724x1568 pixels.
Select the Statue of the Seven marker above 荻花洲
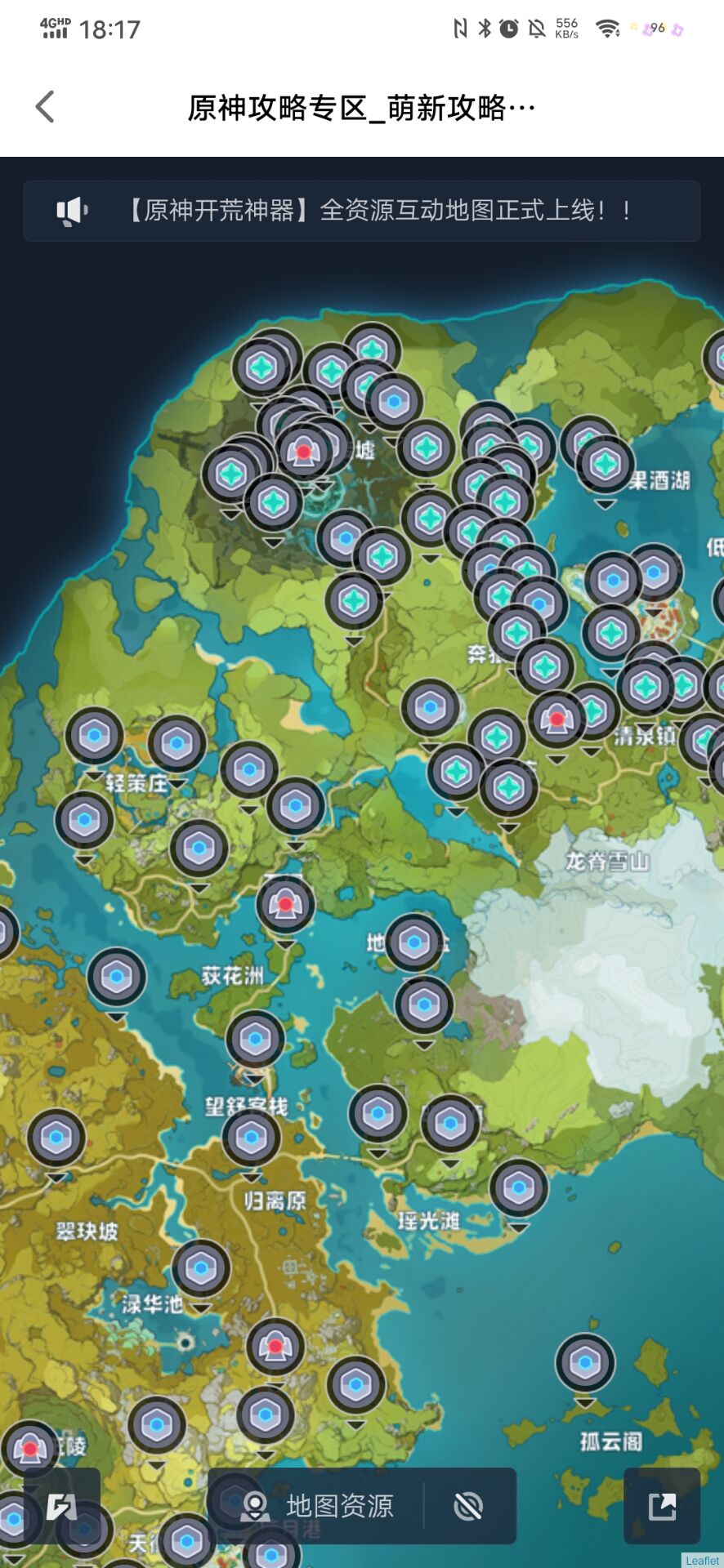click(x=285, y=904)
